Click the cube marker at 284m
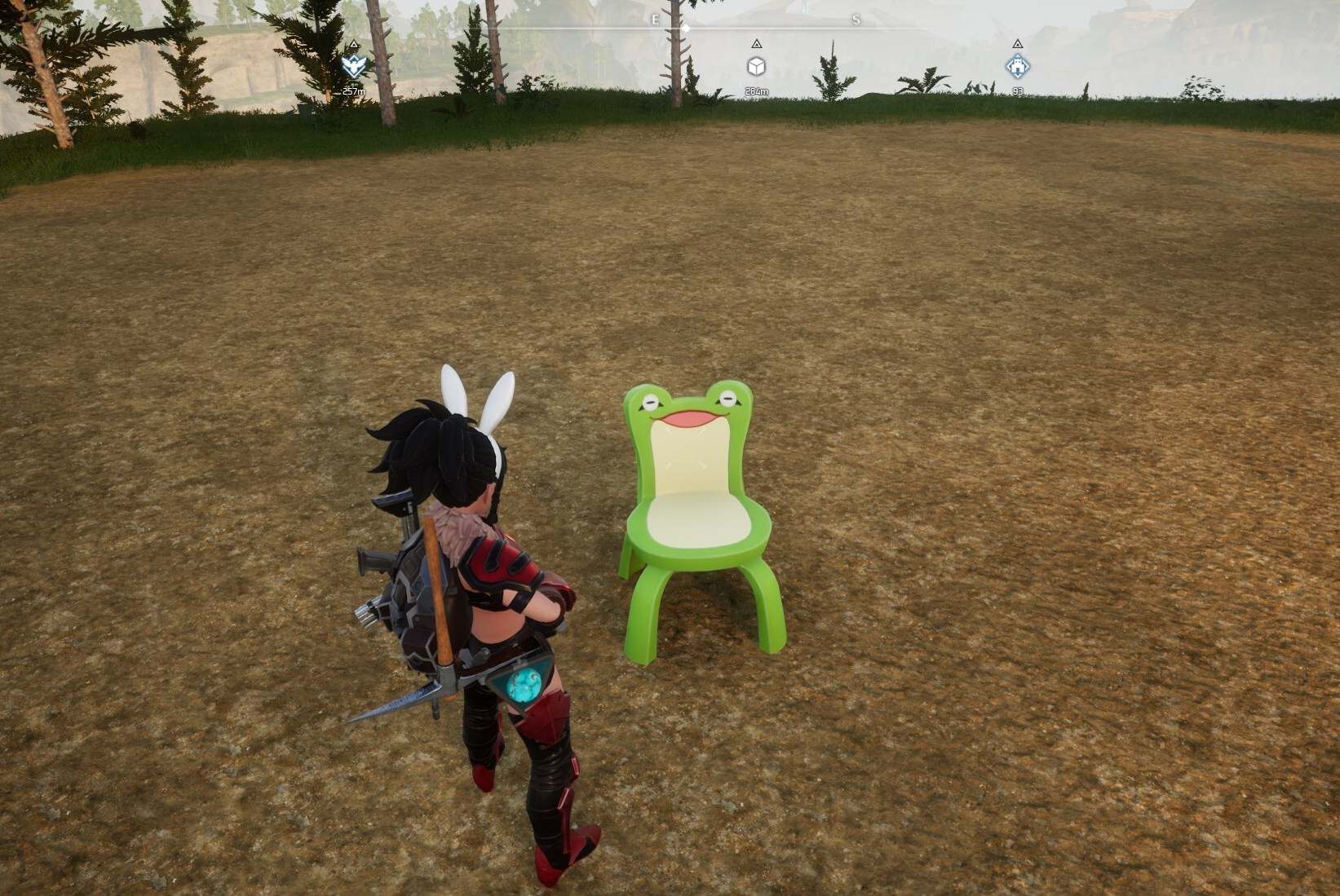Screen dimensions: 1340x896 [x=756, y=66]
